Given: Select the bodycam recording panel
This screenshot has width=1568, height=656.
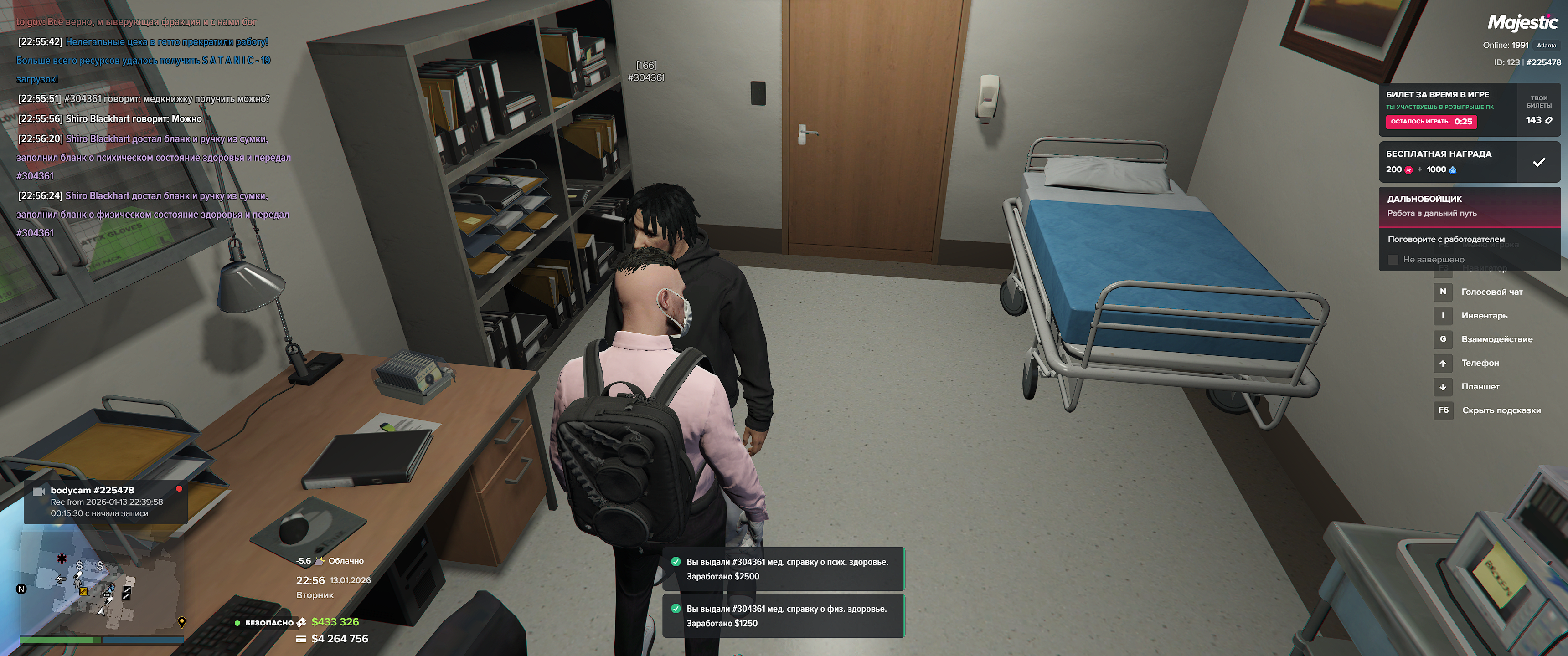Looking at the screenshot, I should (105, 502).
